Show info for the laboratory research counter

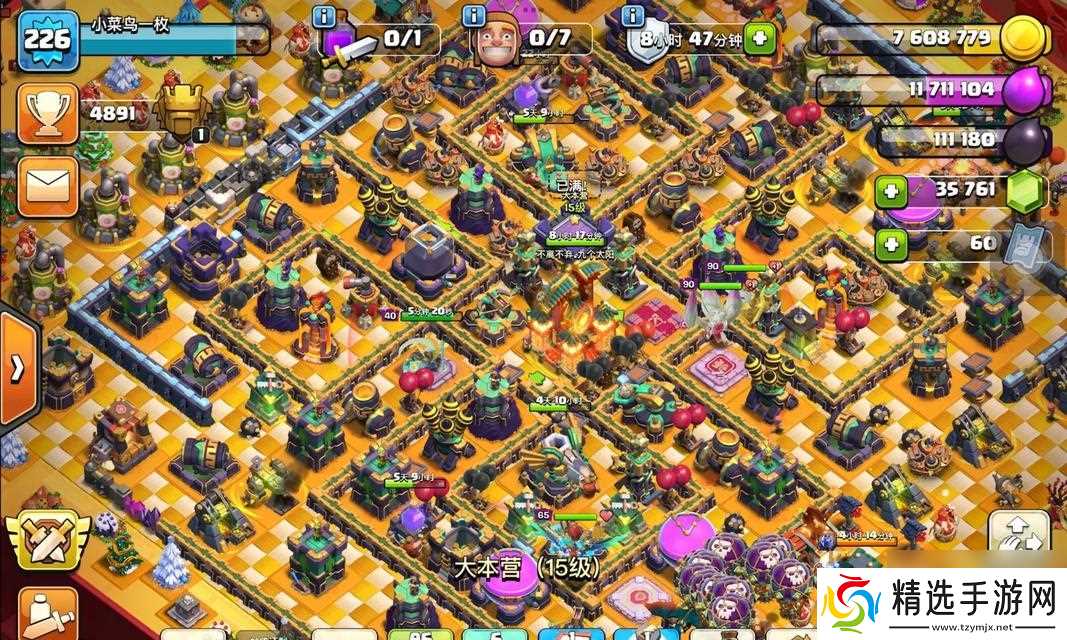coord(324,16)
